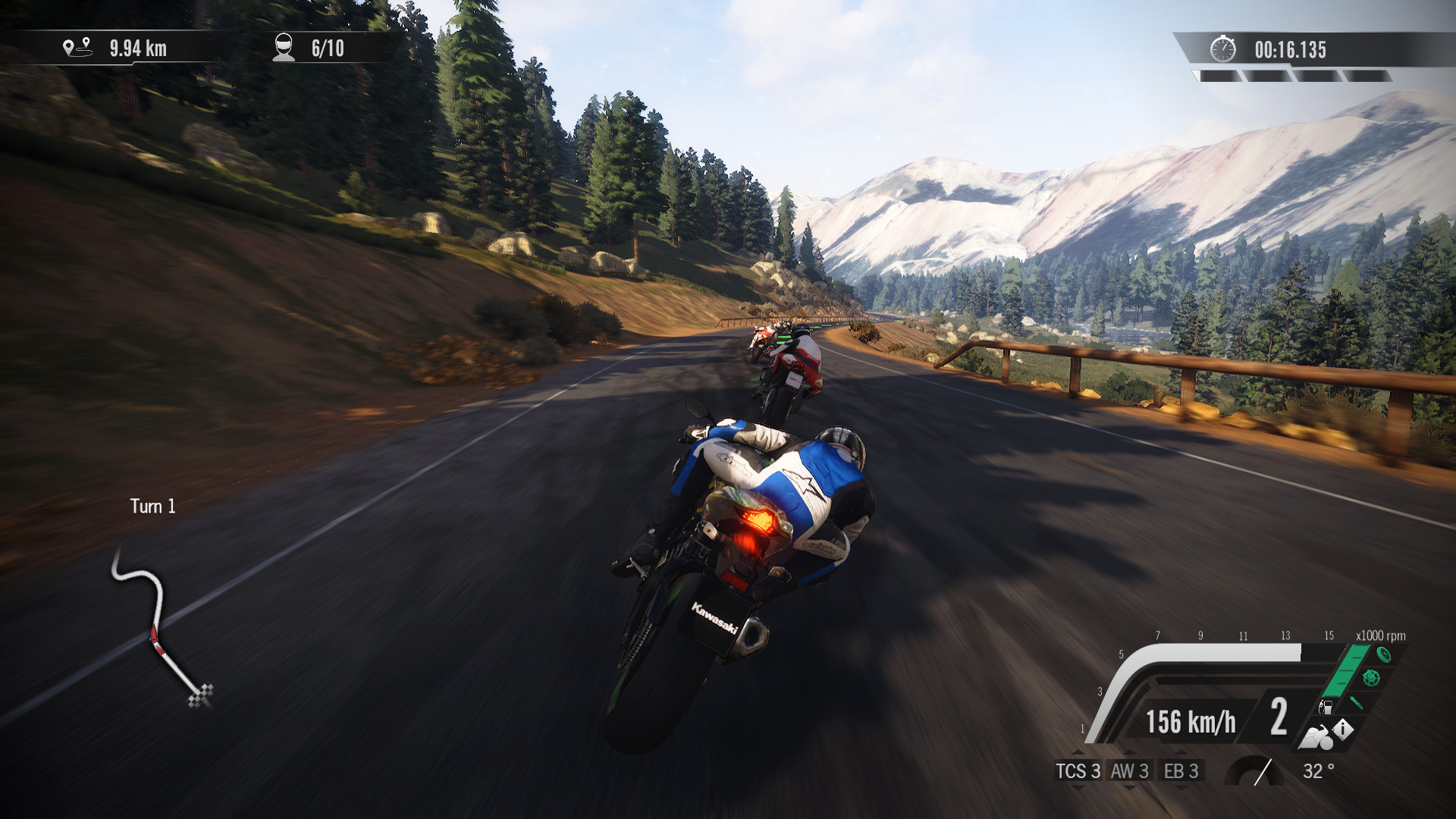This screenshot has height=819, width=1456.
Task: Click the up arrow above EB 3
Action: (x=1181, y=752)
